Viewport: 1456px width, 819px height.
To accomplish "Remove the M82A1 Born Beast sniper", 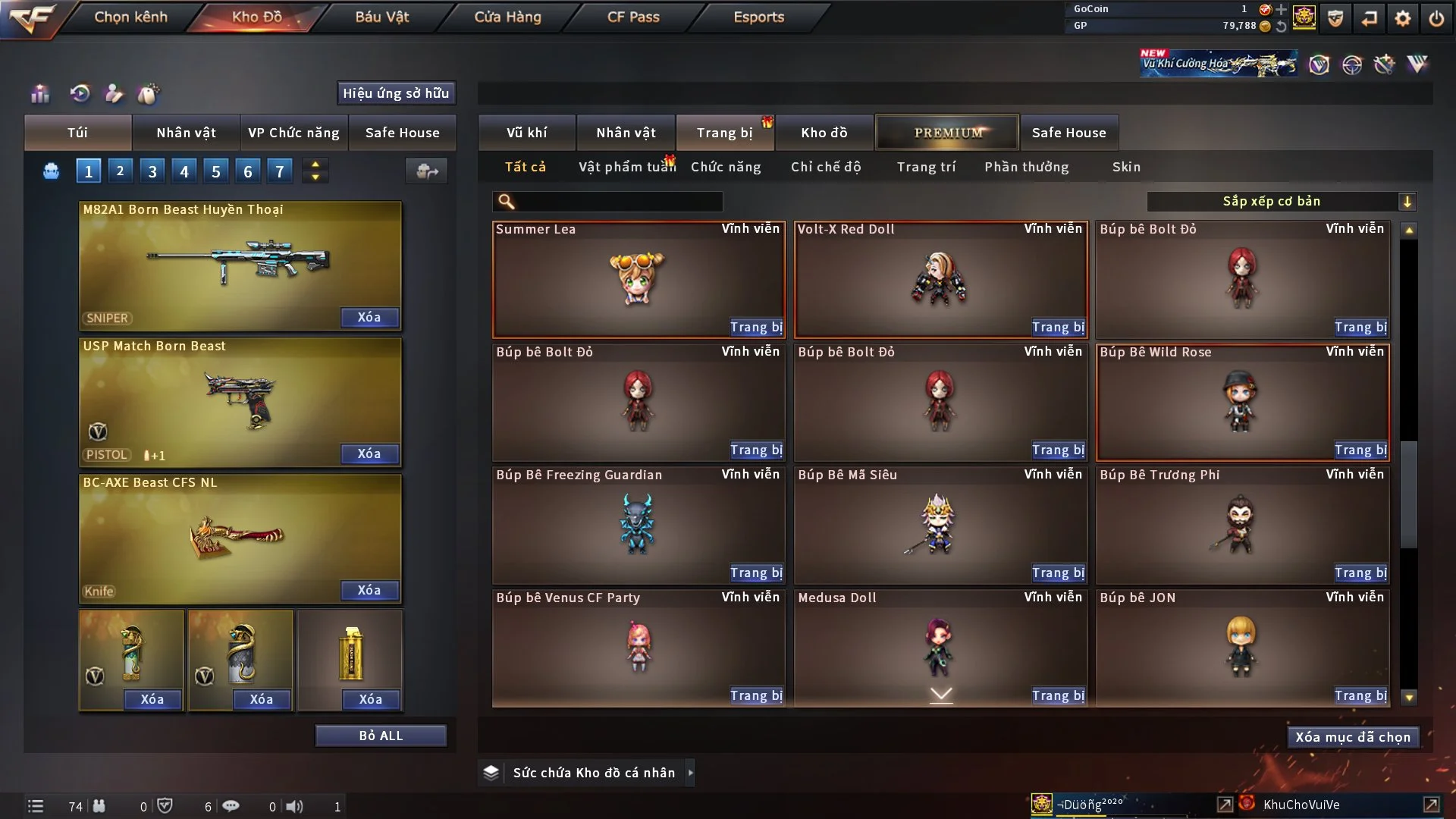I will (369, 317).
